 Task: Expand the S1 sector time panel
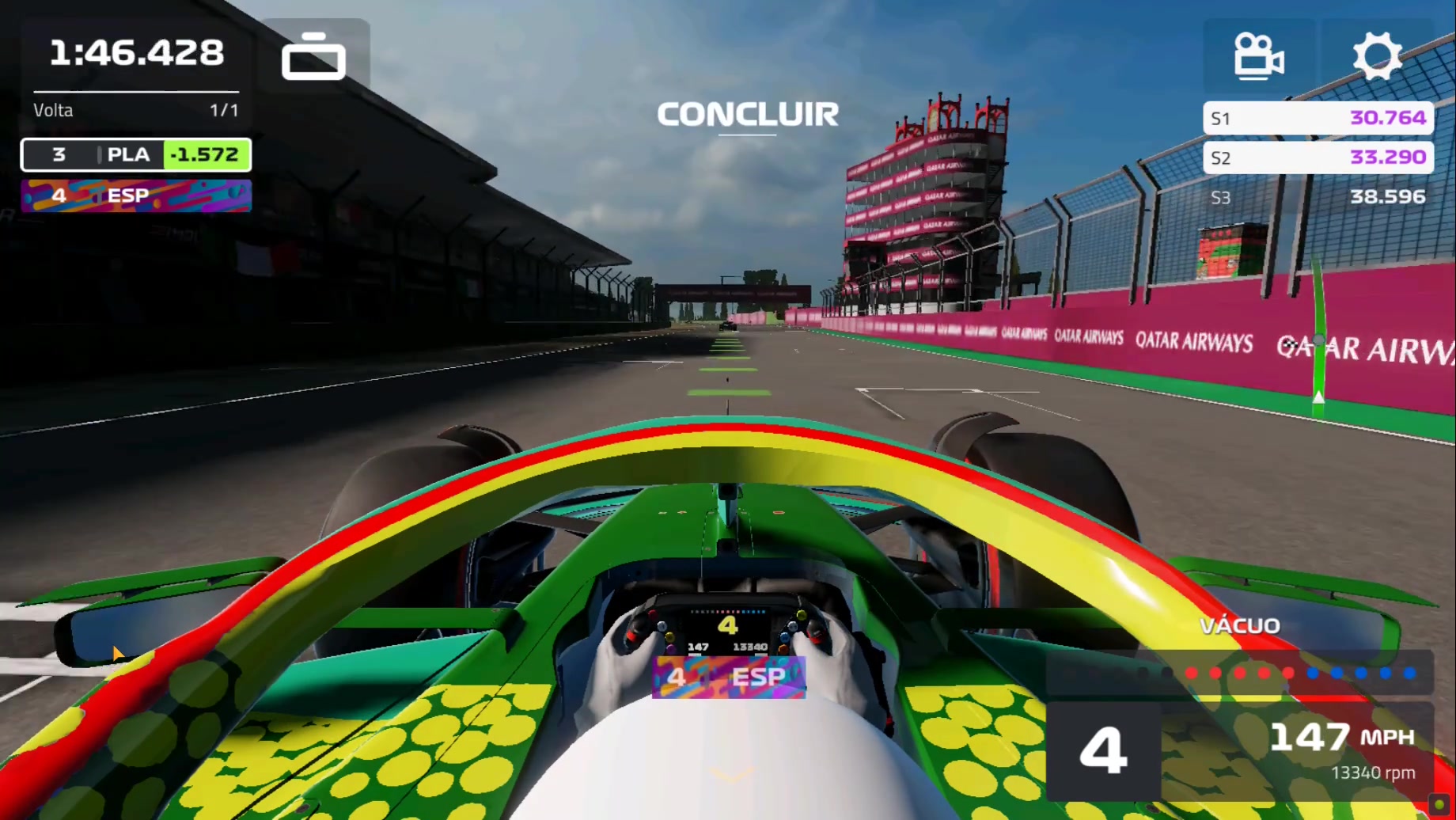1318,118
